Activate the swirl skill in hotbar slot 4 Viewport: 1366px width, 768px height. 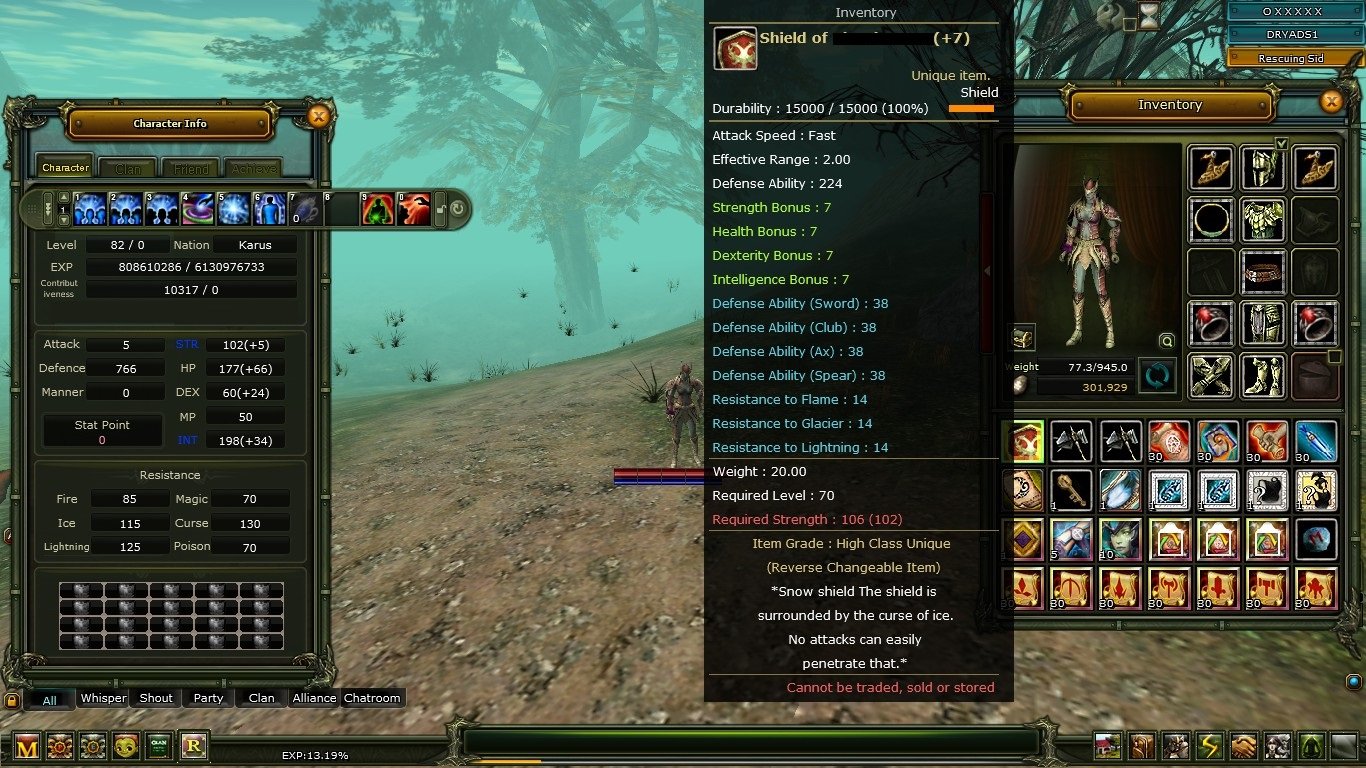tap(198, 209)
